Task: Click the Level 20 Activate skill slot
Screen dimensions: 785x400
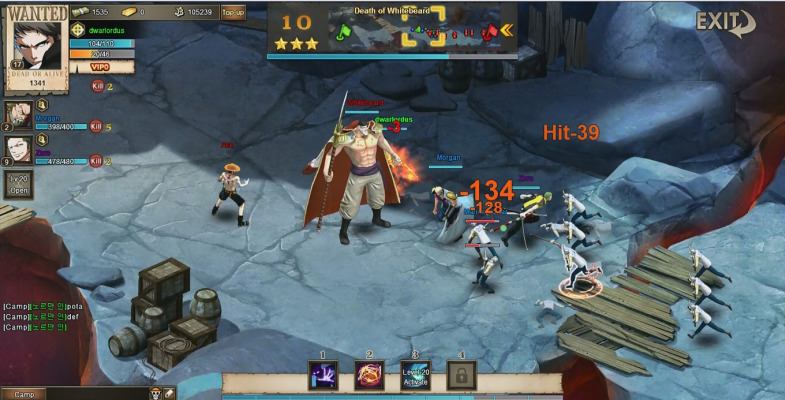Action: coord(415,375)
